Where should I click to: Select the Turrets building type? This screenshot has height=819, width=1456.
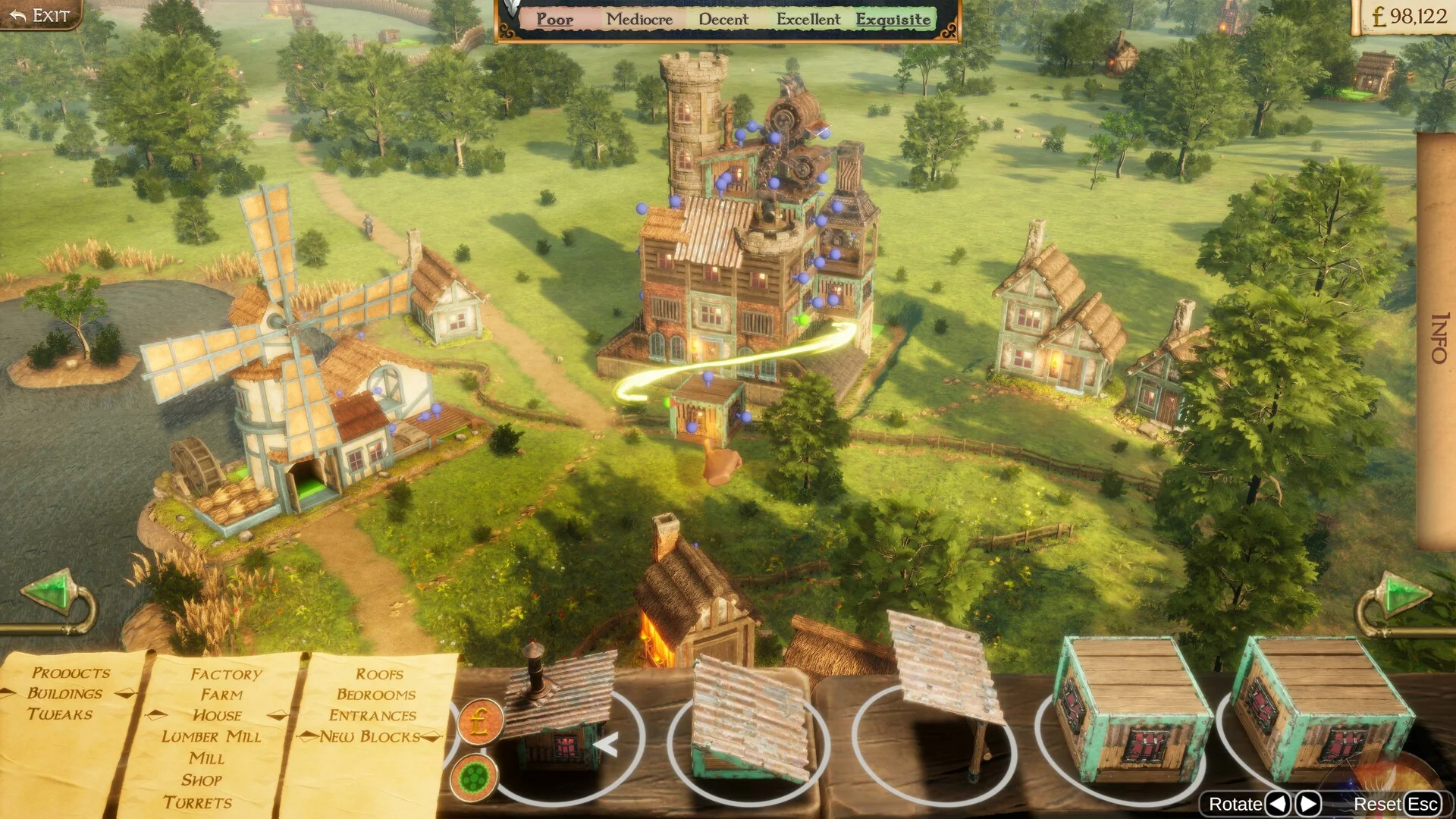click(197, 802)
